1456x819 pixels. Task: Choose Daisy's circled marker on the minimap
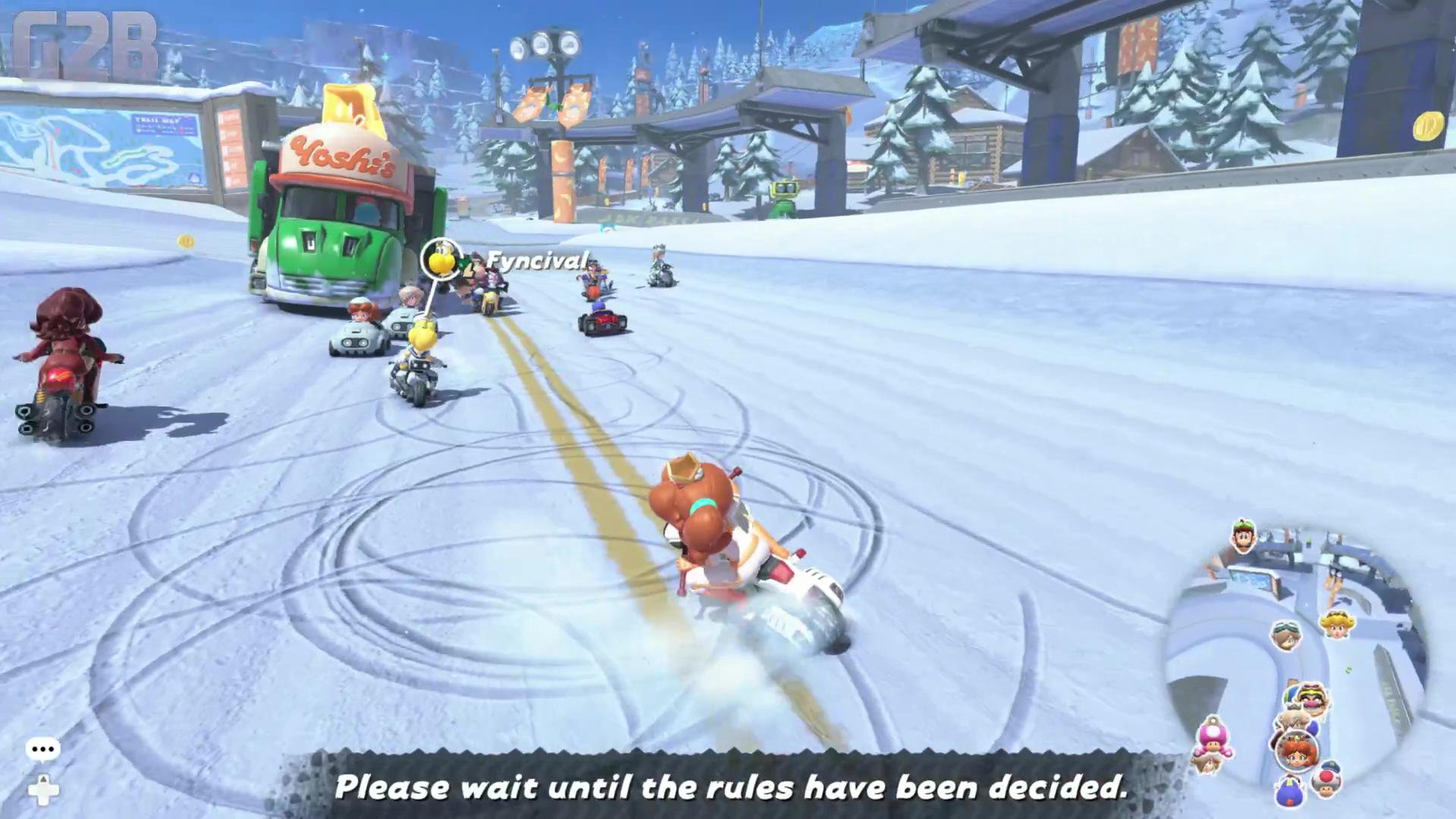click(x=1298, y=750)
